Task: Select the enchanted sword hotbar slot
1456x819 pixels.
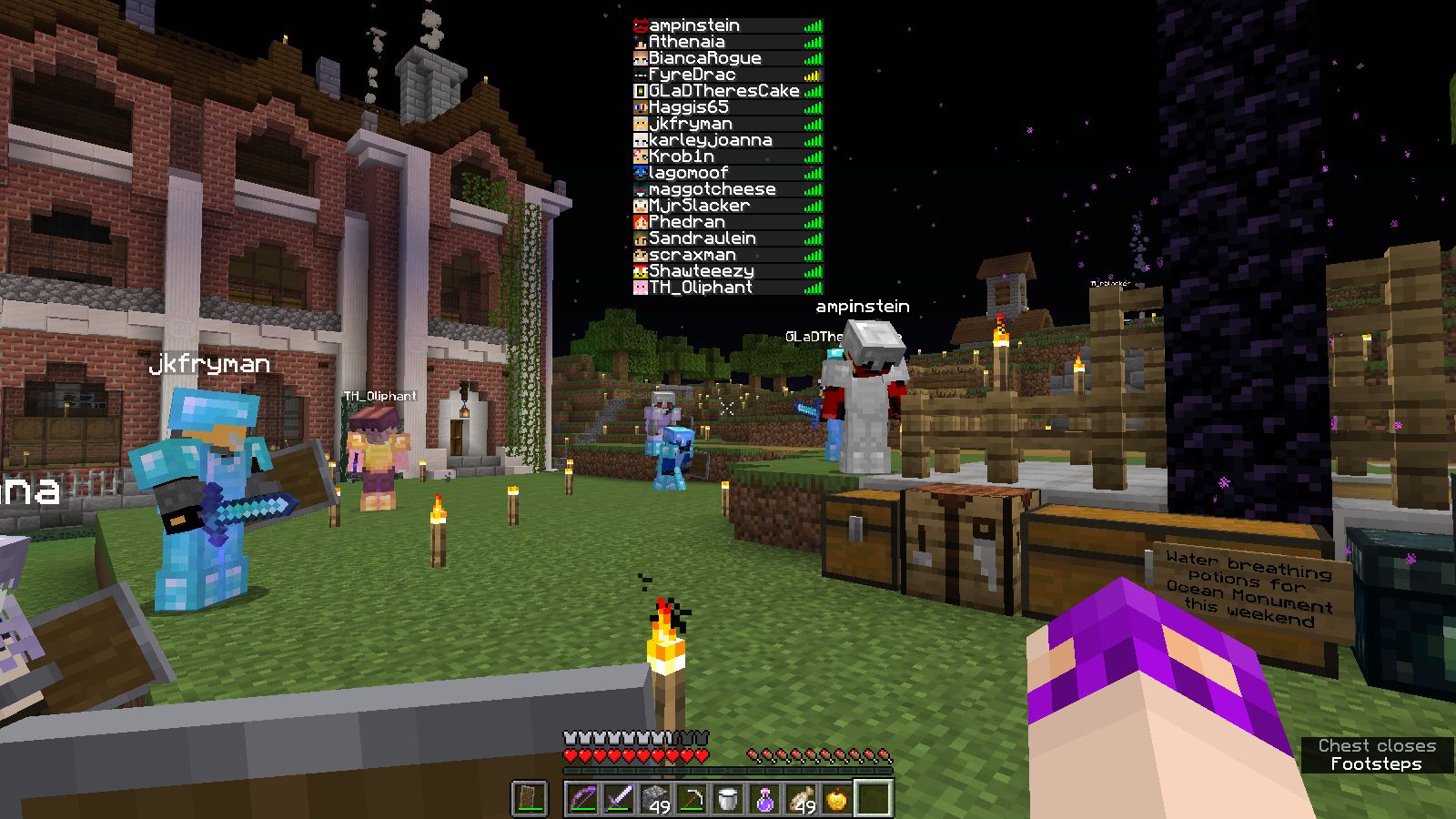Action: click(619, 799)
